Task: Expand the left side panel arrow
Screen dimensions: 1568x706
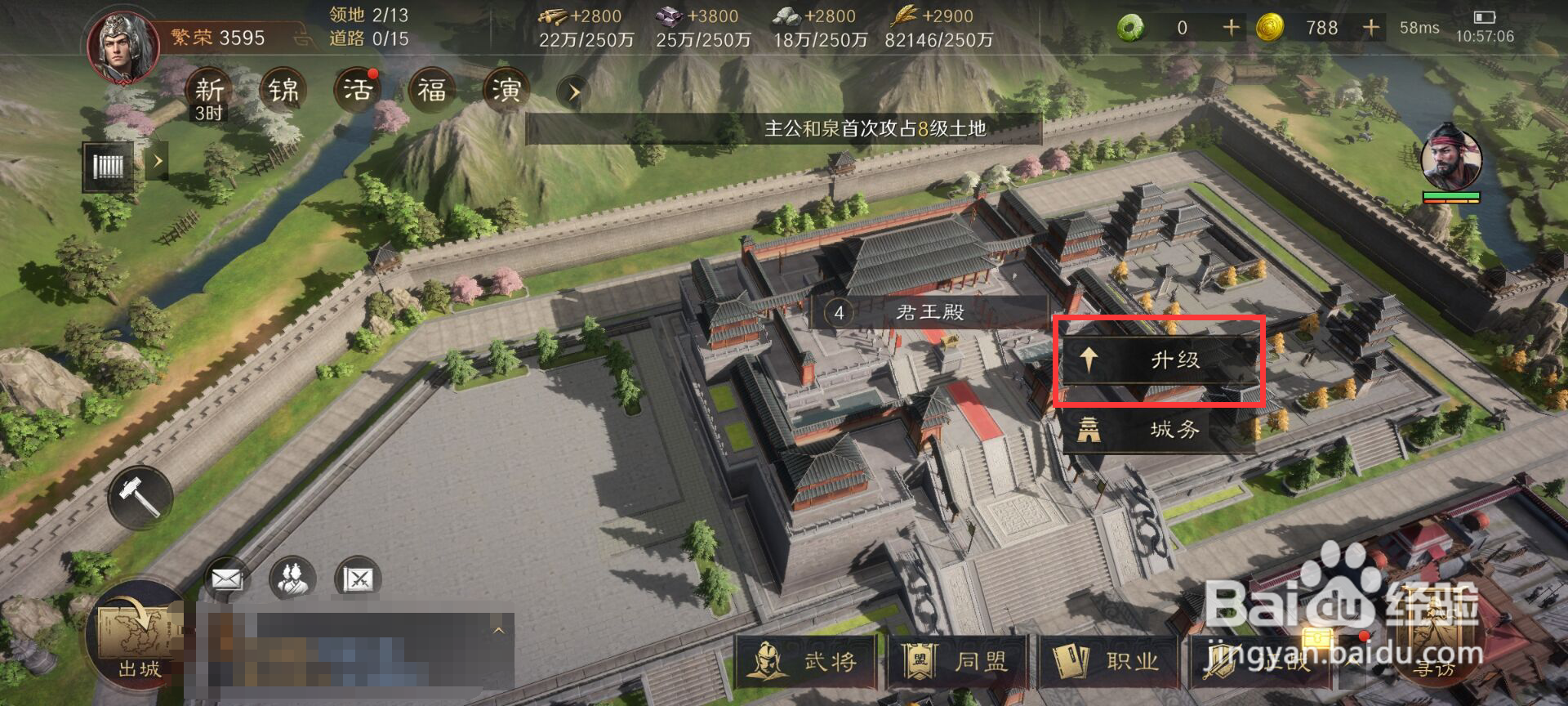Action: pyautogui.click(x=158, y=161)
